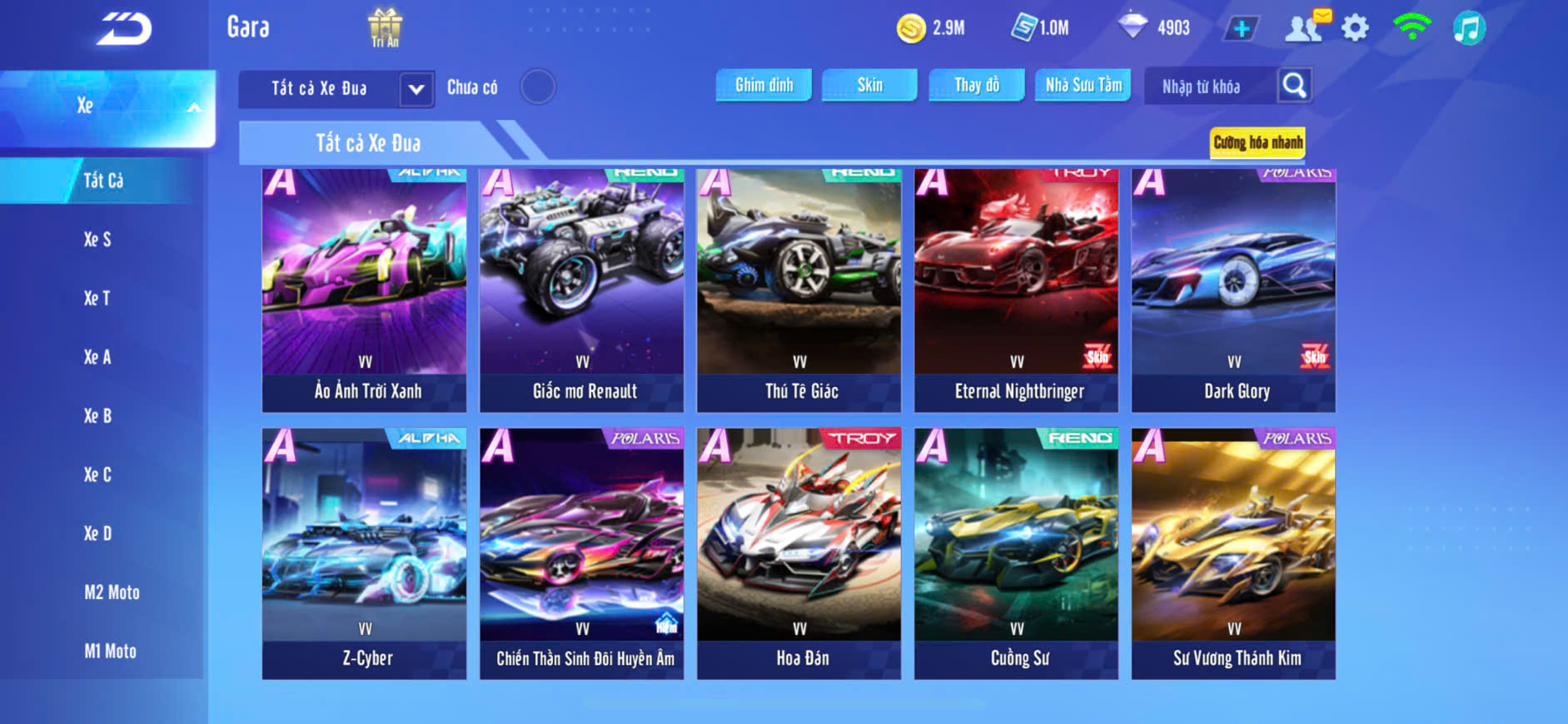Select the M2 Moto category

click(x=112, y=593)
